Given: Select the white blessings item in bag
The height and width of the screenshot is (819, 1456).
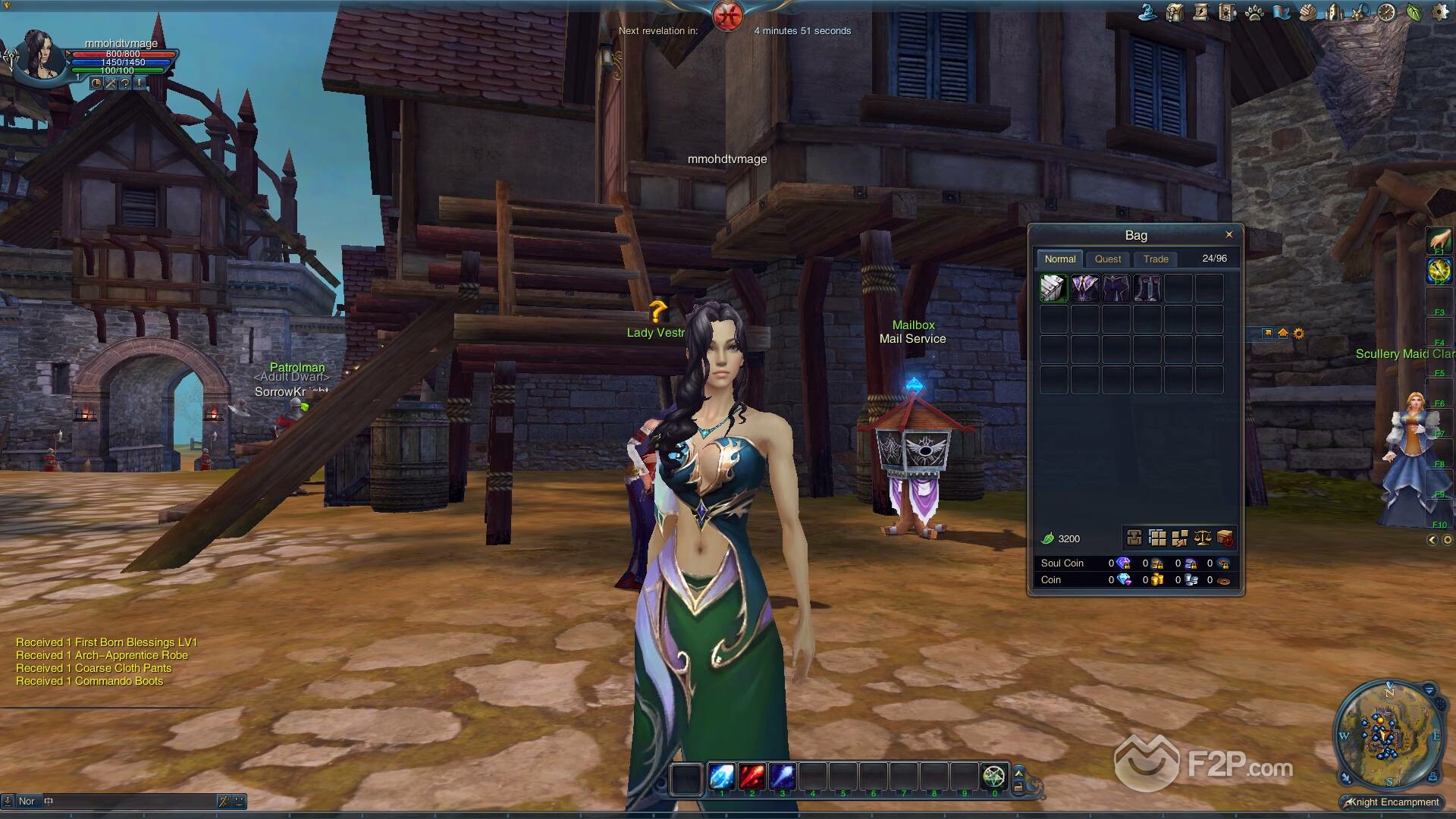Looking at the screenshot, I should point(1053,288).
